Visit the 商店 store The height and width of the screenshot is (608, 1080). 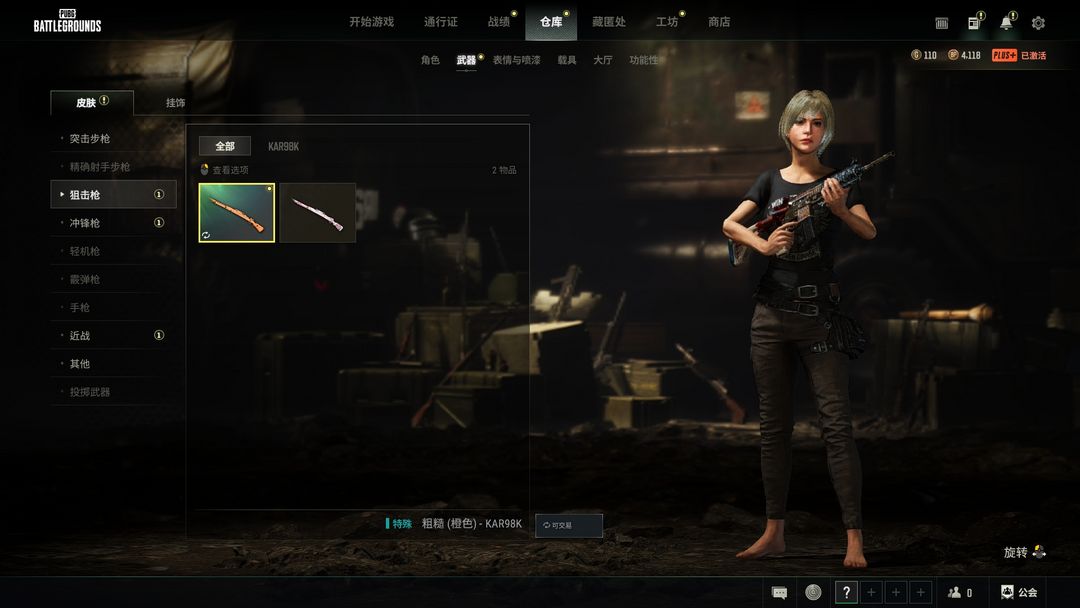click(719, 22)
